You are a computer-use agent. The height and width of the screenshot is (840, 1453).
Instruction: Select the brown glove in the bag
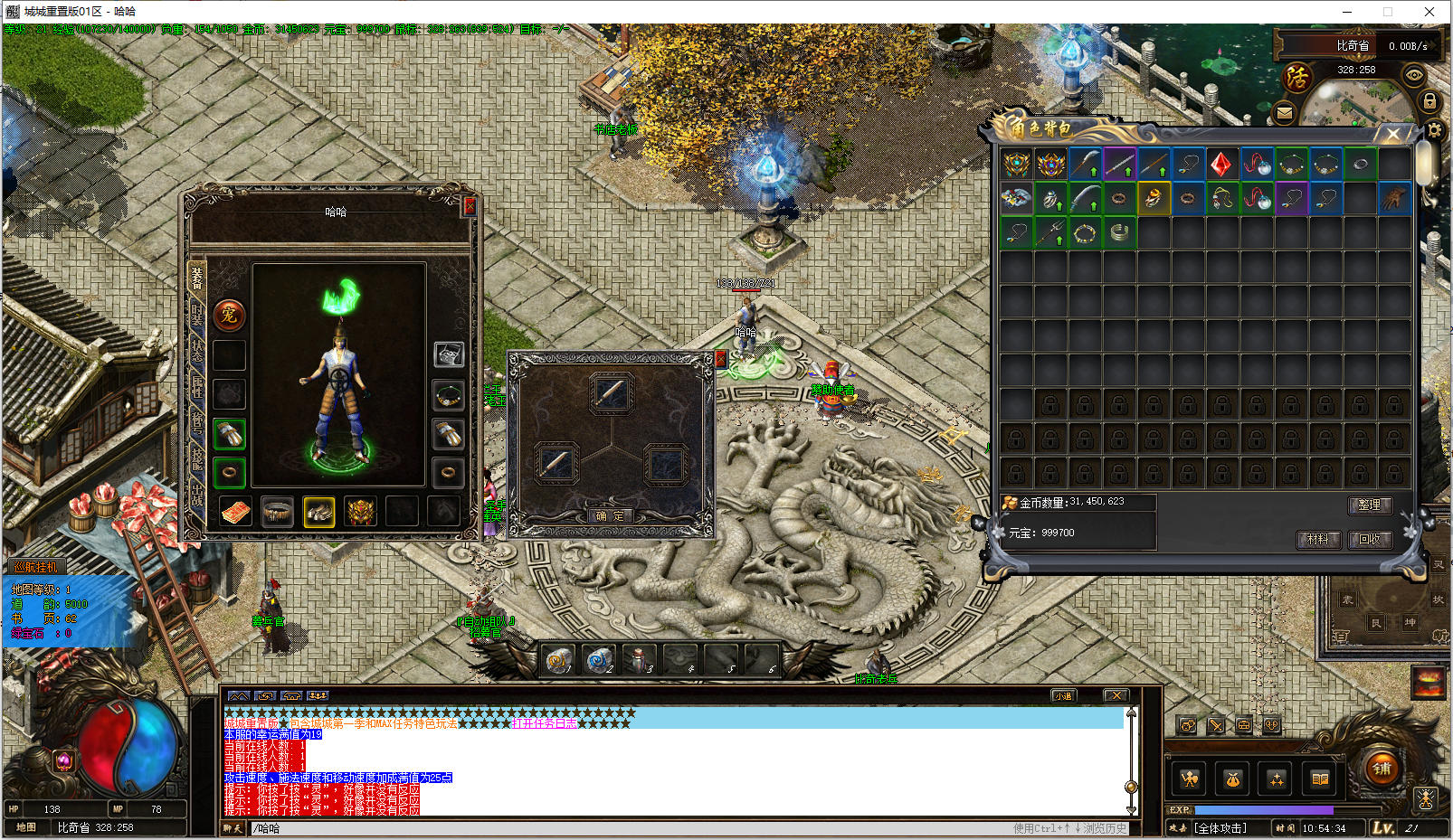(x=1394, y=199)
